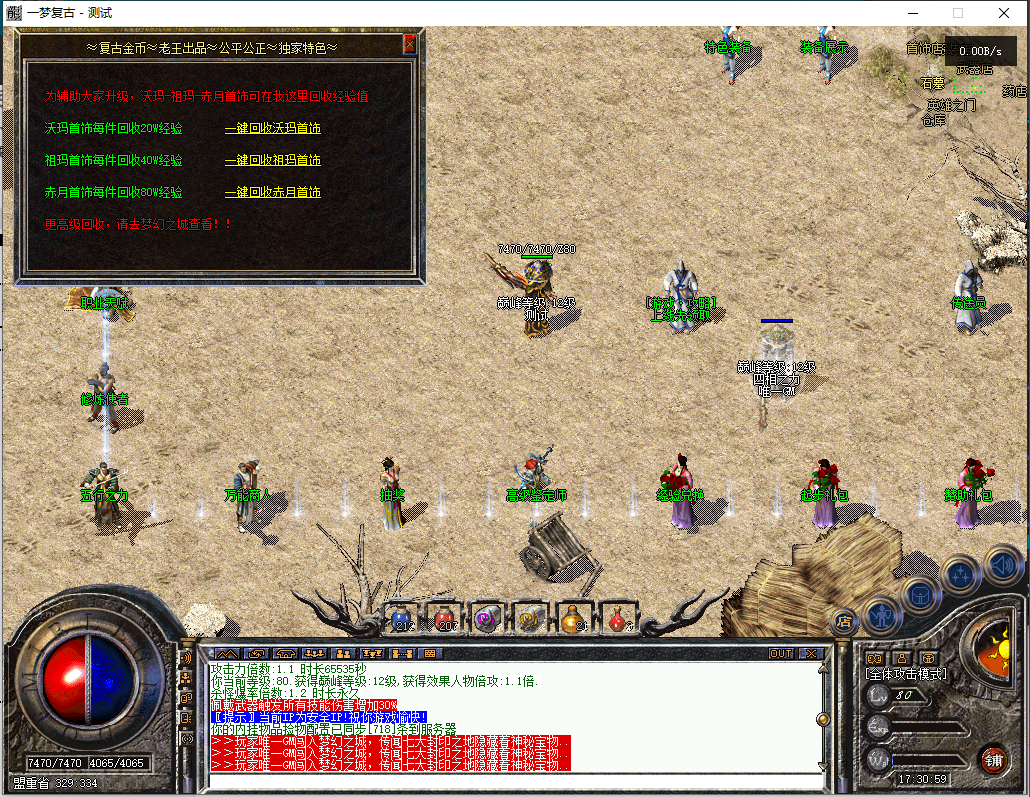The image size is (1030, 797).
Task: Close the jewelry recycling dialog
Action: (409, 45)
